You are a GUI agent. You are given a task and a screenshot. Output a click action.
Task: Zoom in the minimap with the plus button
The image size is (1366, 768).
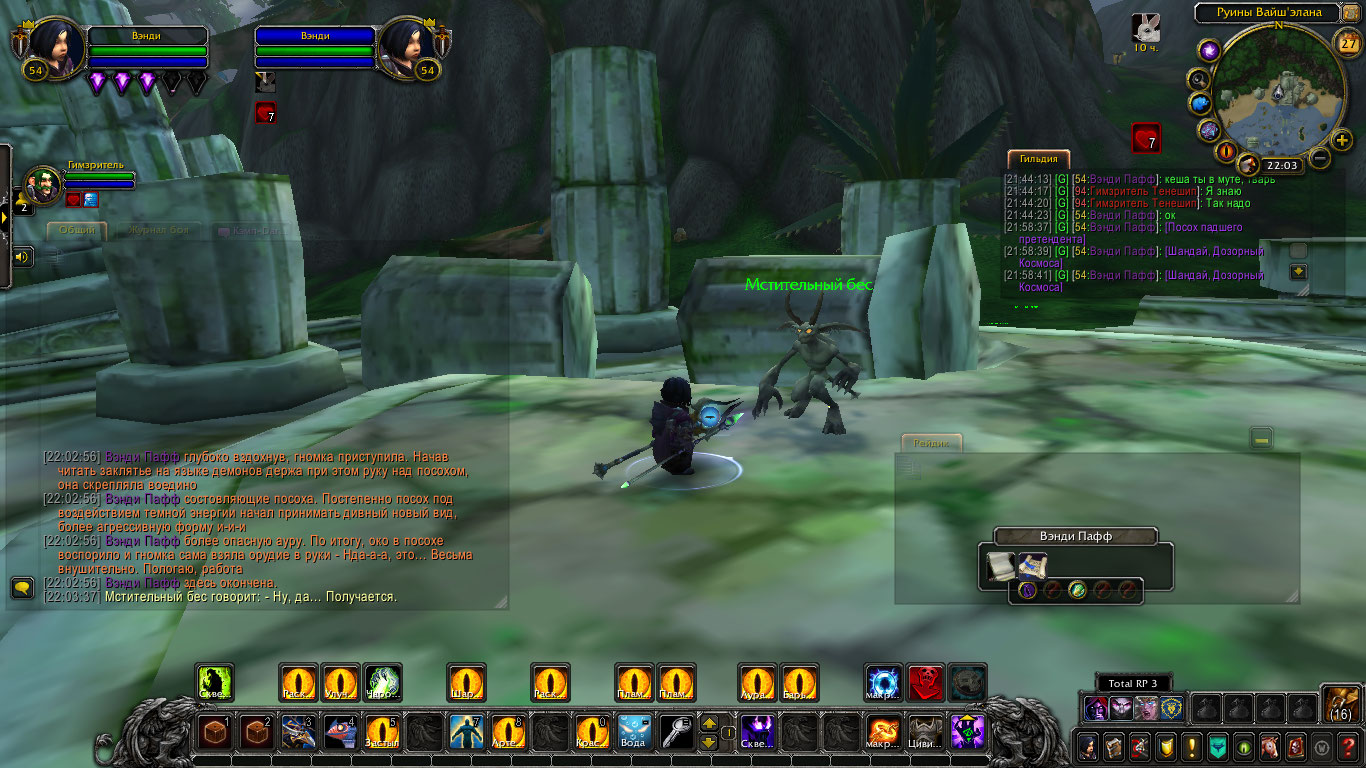(x=1342, y=140)
